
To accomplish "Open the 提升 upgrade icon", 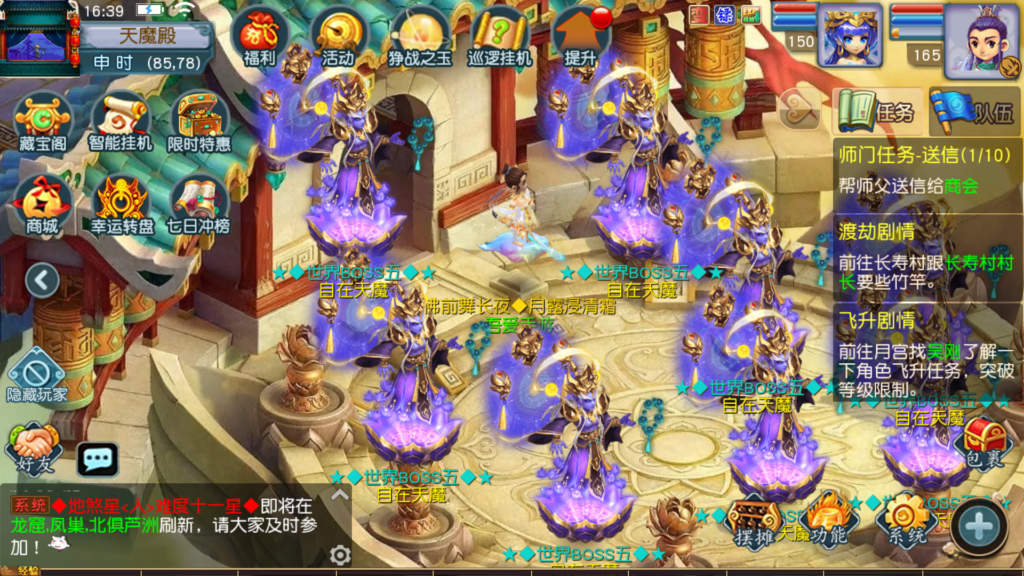I will 582,37.
